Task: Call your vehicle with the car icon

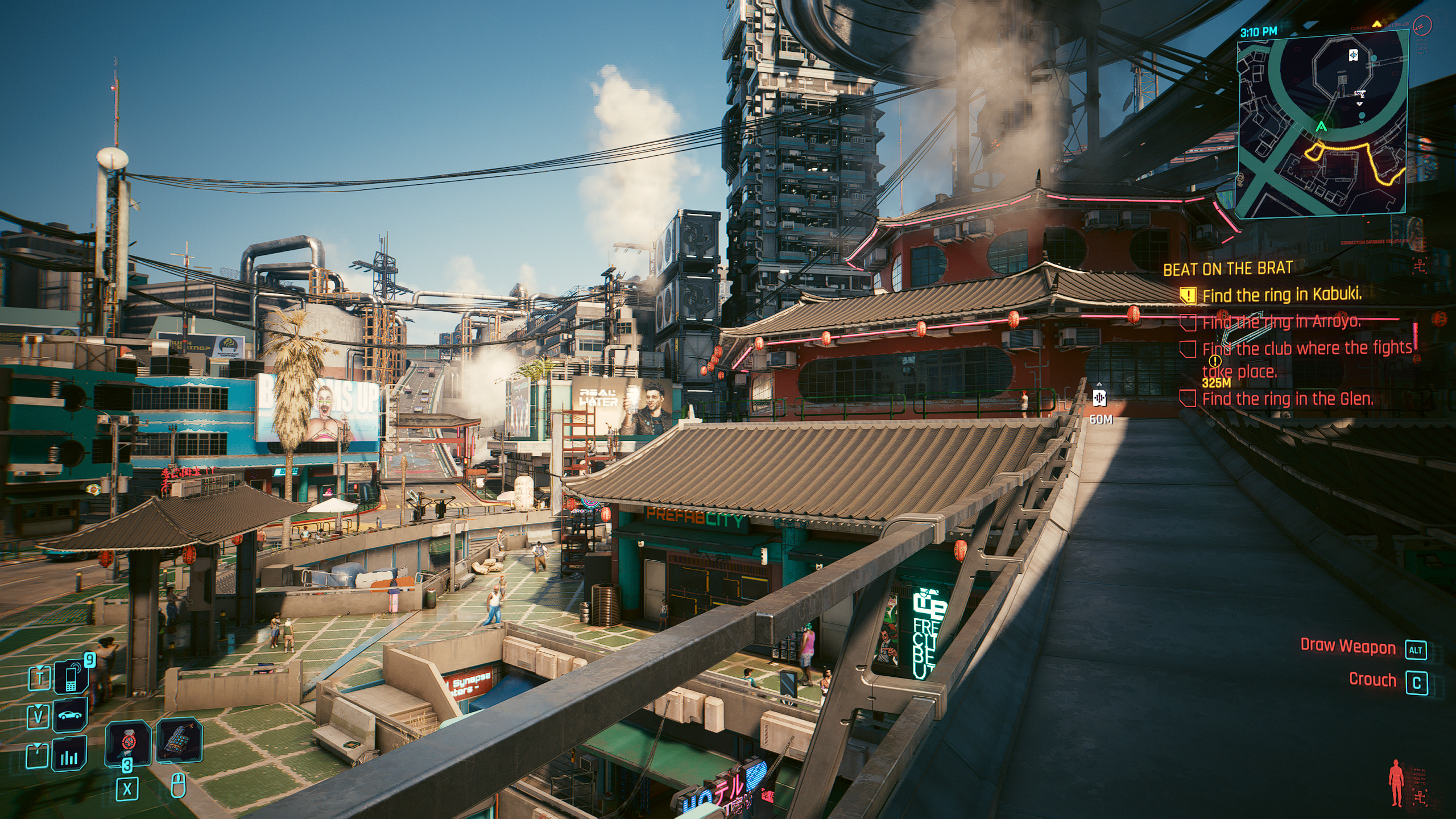Action: coord(72,715)
